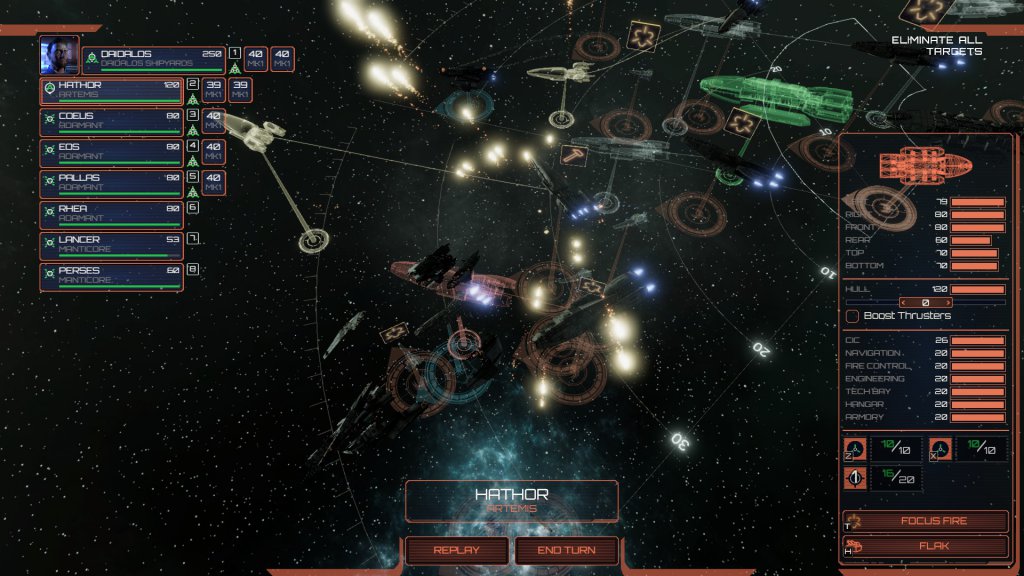Image resolution: width=1024 pixels, height=576 pixels.
Task: Select the X munition icon
Action: pyautogui.click(x=941, y=449)
